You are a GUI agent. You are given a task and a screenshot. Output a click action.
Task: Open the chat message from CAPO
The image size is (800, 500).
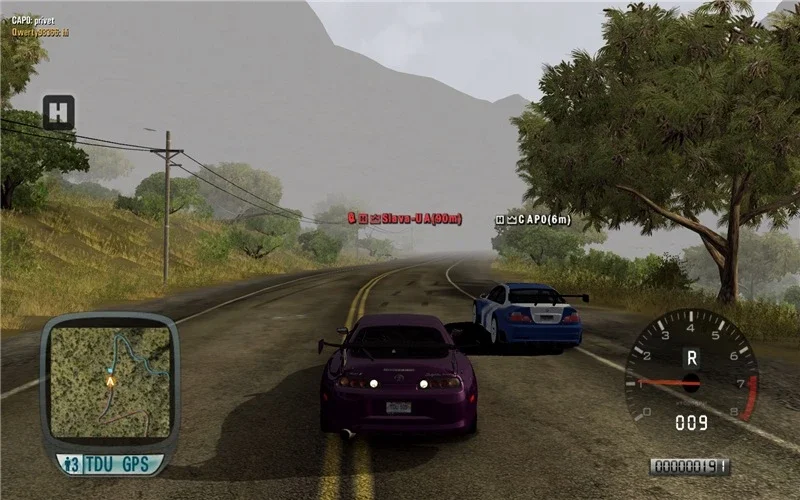pos(34,19)
